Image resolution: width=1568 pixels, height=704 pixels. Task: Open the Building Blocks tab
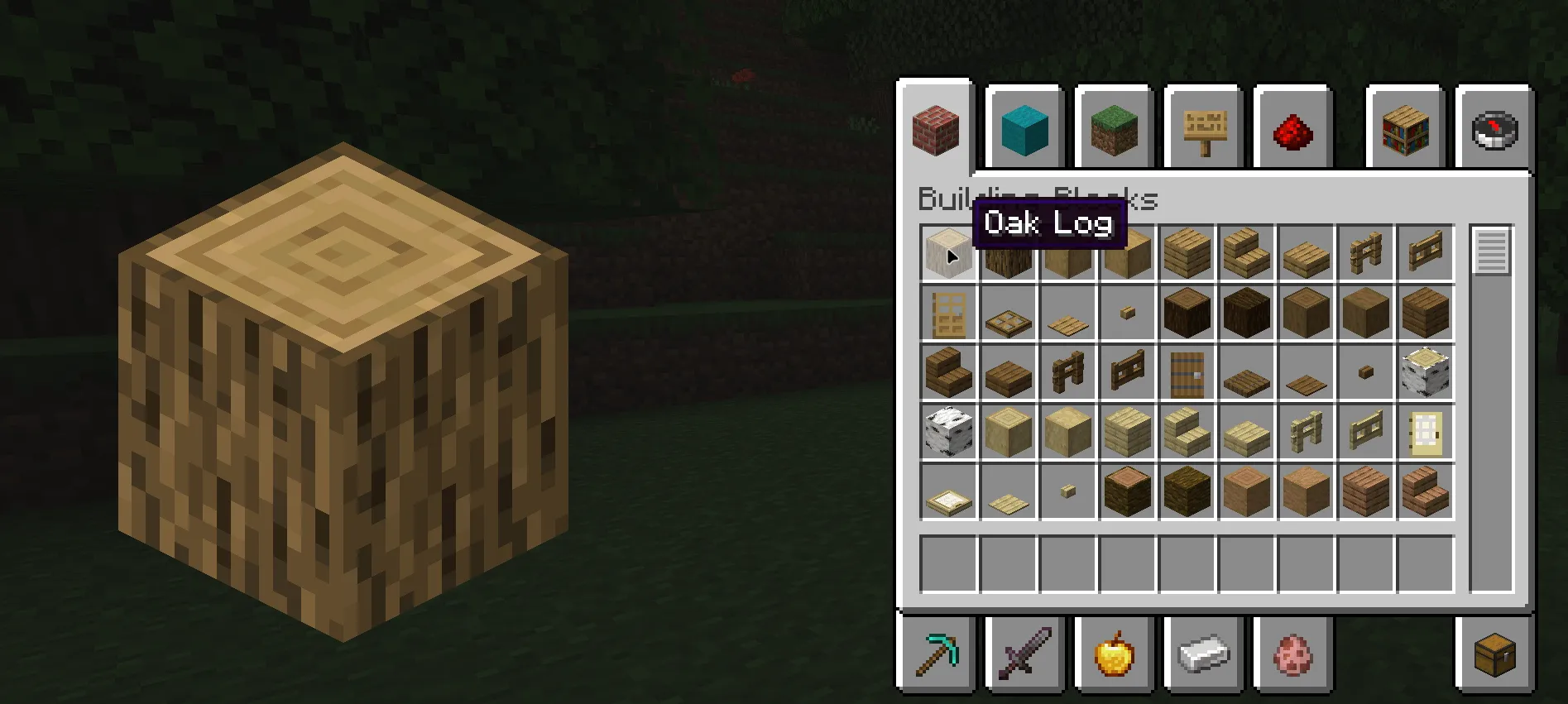(x=936, y=128)
